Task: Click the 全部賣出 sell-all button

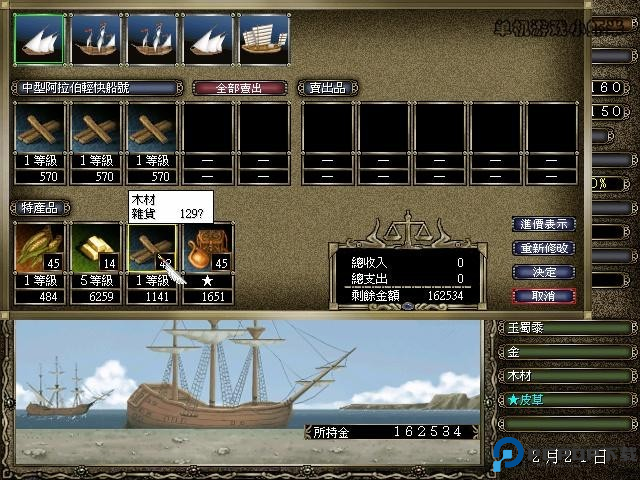Action: coord(239,88)
